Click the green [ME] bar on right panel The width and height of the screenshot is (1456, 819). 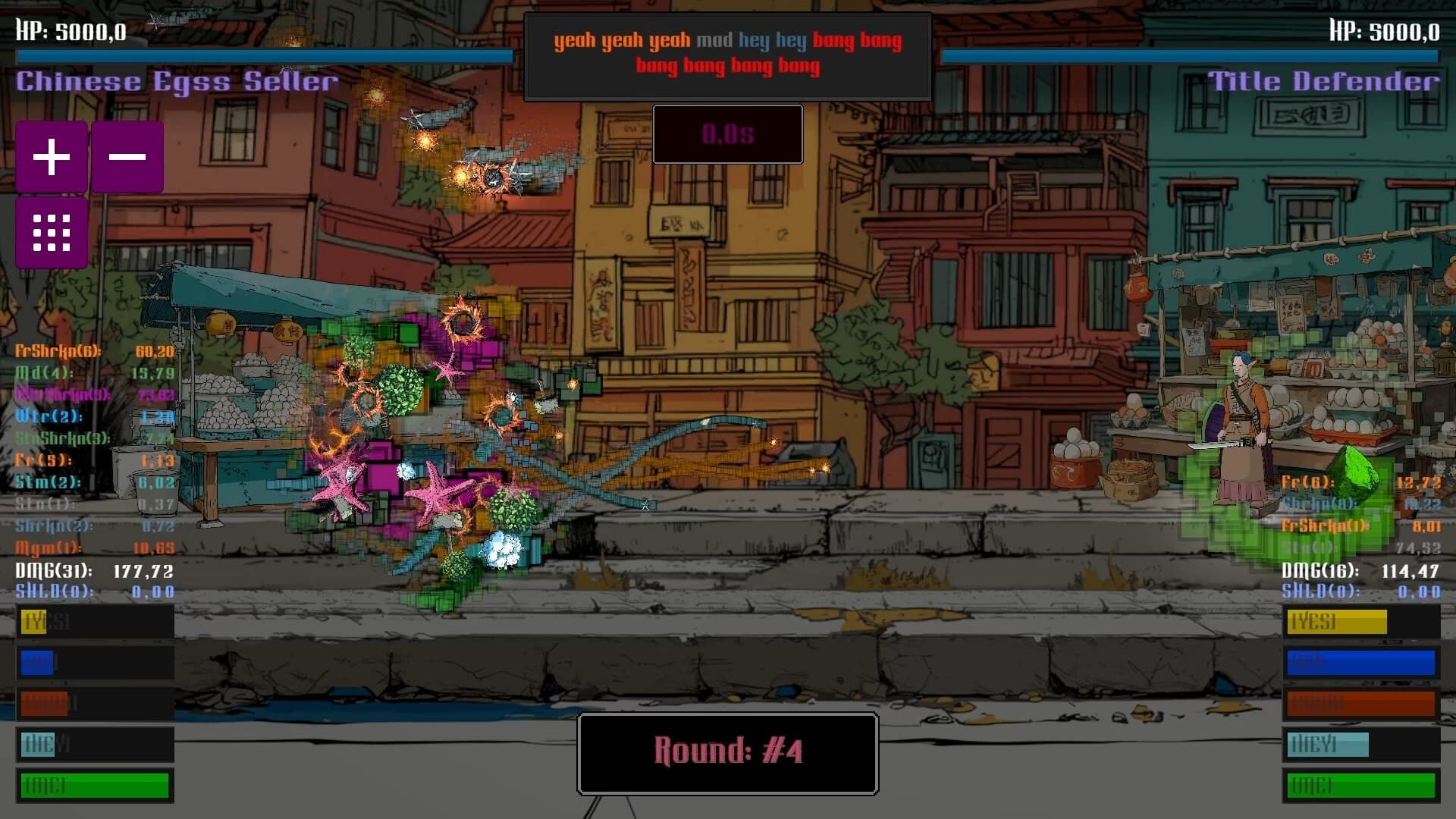coord(1362,786)
